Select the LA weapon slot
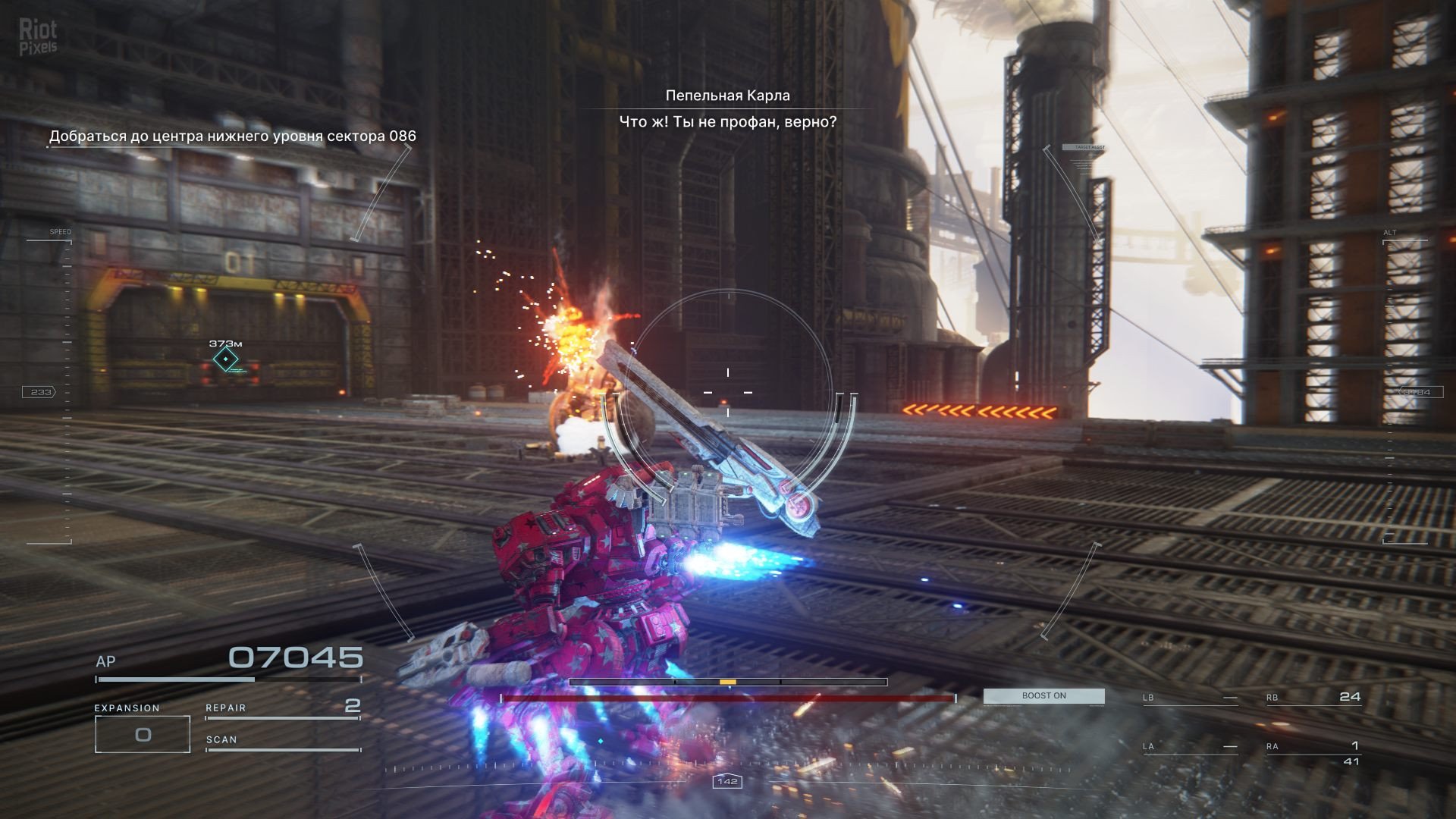This screenshot has height=819, width=1456. click(1190, 747)
